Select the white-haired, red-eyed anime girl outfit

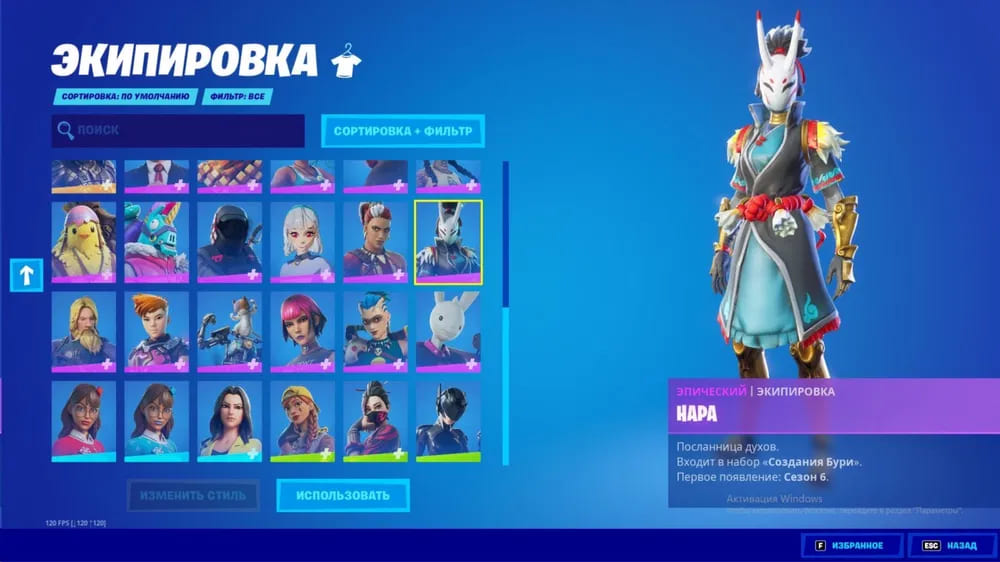(x=302, y=241)
